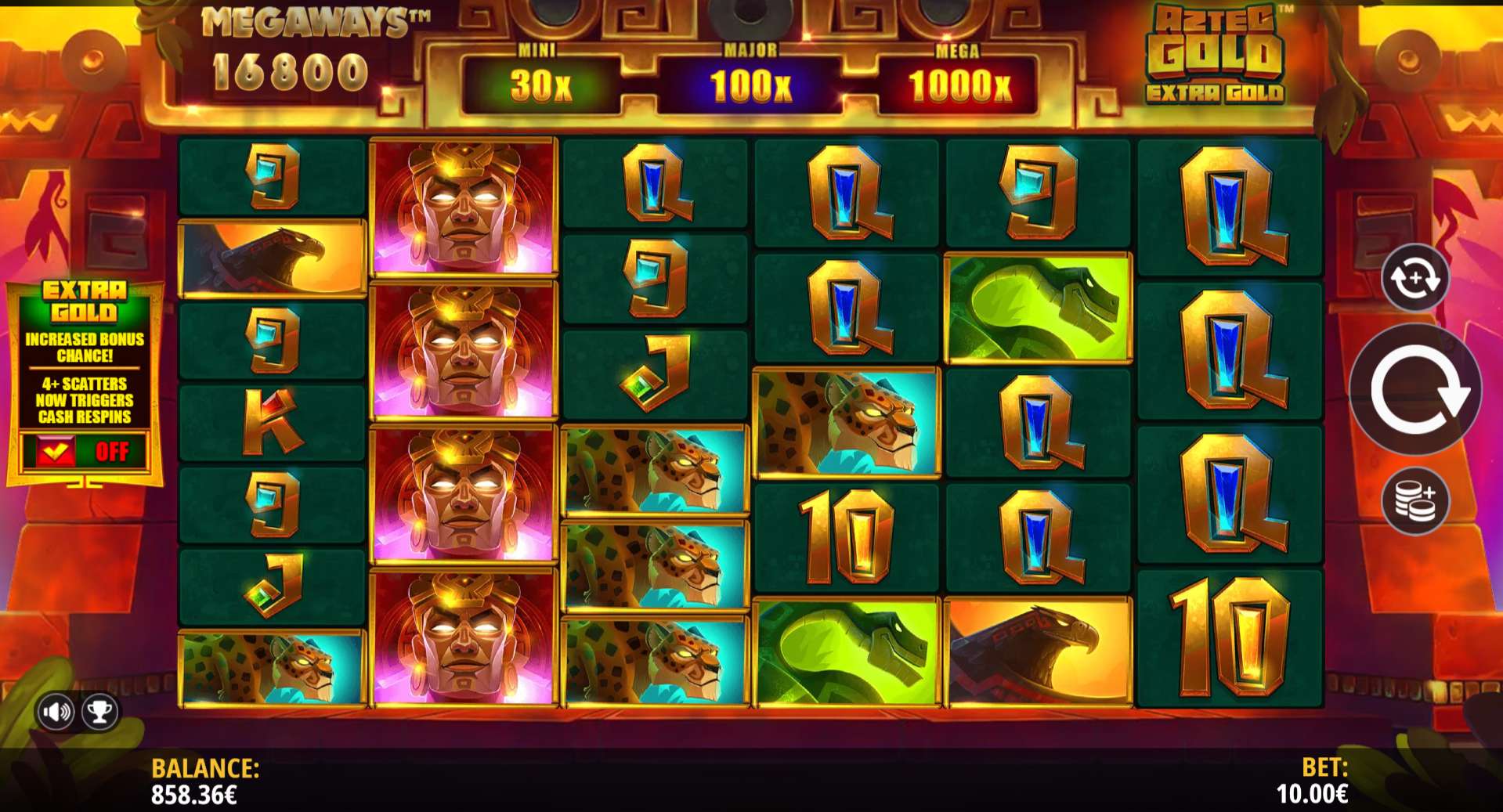
Task: Spin the reels with the large spin button
Action: click(x=1414, y=391)
